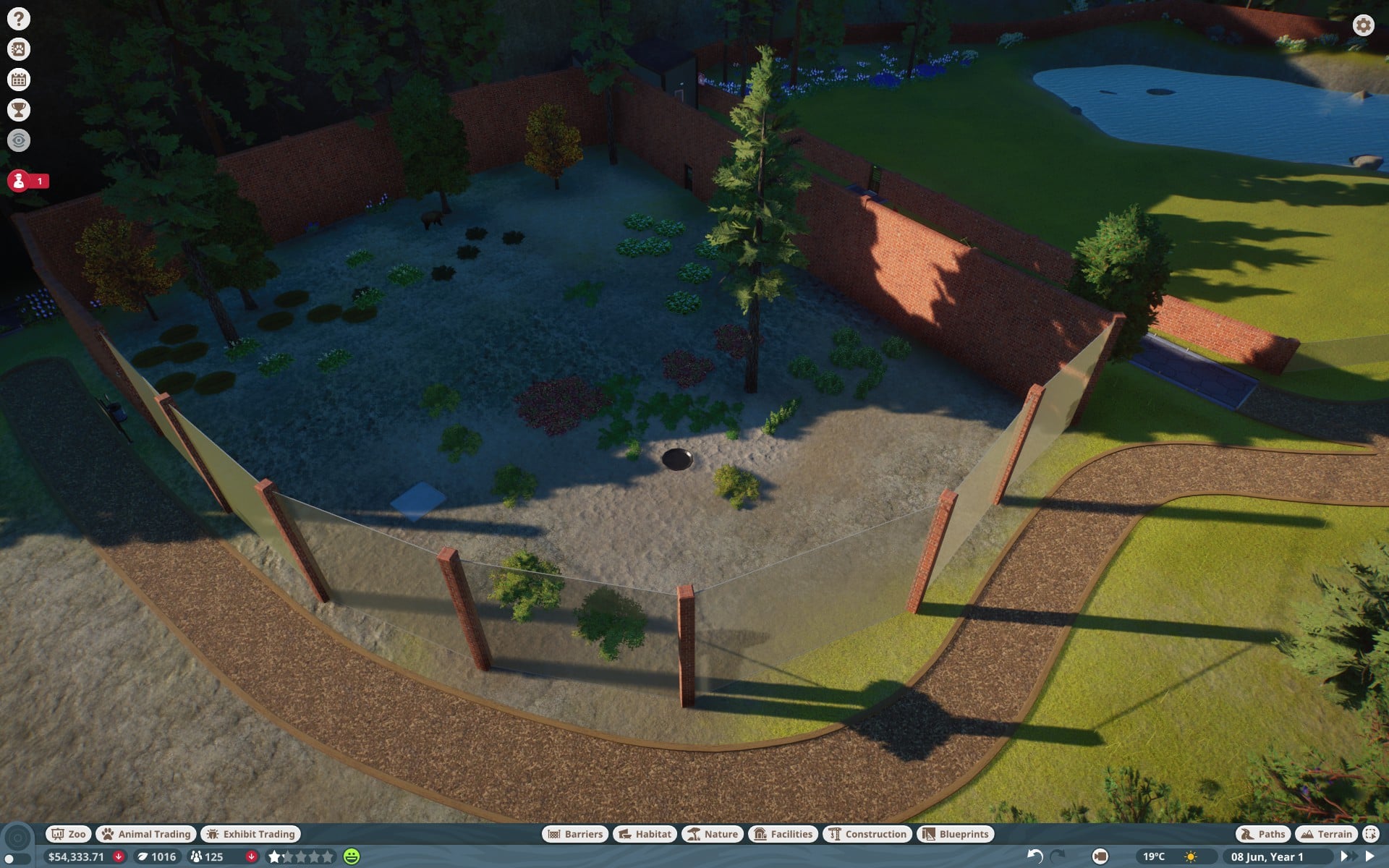This screenshot has height=868, width=1389.
Task: Open the Facilities menu
Action: 783,834
